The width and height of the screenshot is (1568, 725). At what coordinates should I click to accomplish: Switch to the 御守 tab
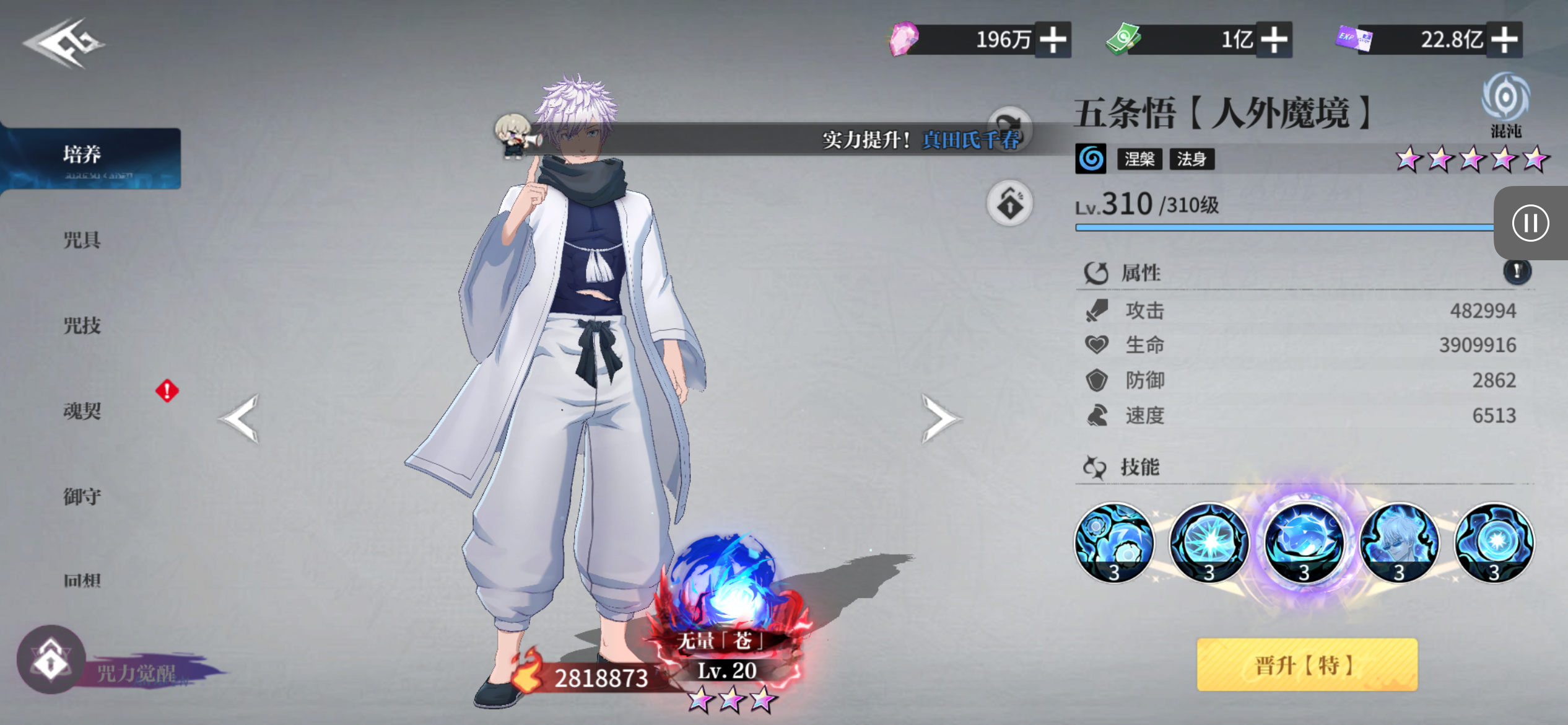82,496
